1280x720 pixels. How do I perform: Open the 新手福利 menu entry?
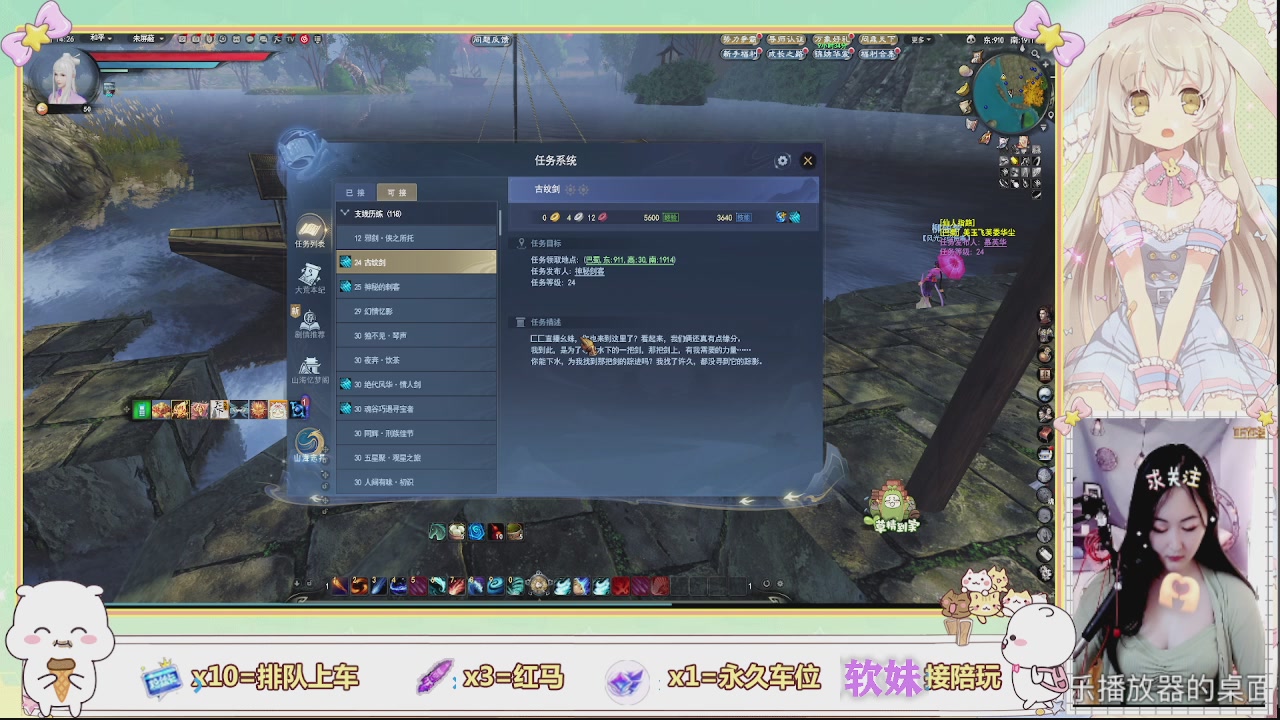tap(740, 53)
